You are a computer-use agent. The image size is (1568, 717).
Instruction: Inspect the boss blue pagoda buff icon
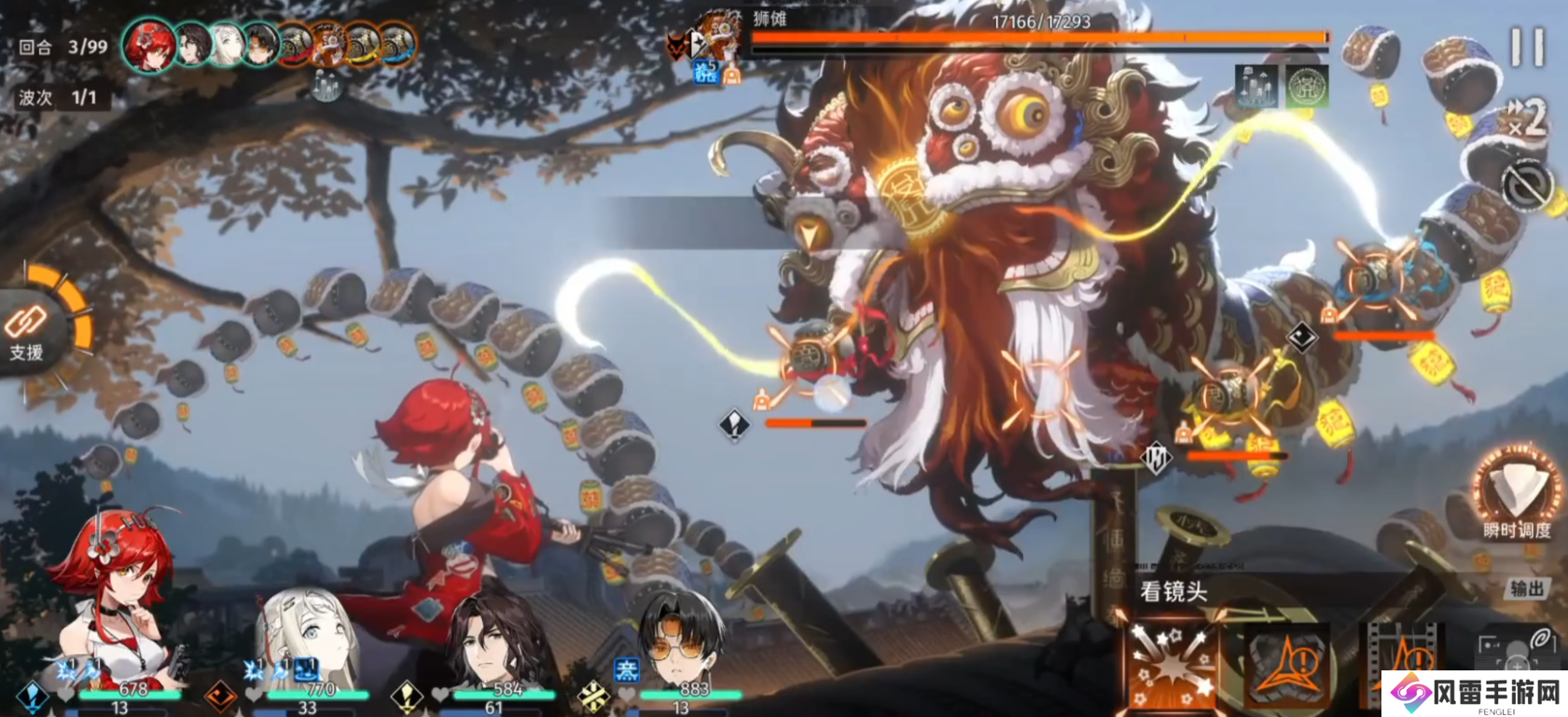tap(1256, 87)
